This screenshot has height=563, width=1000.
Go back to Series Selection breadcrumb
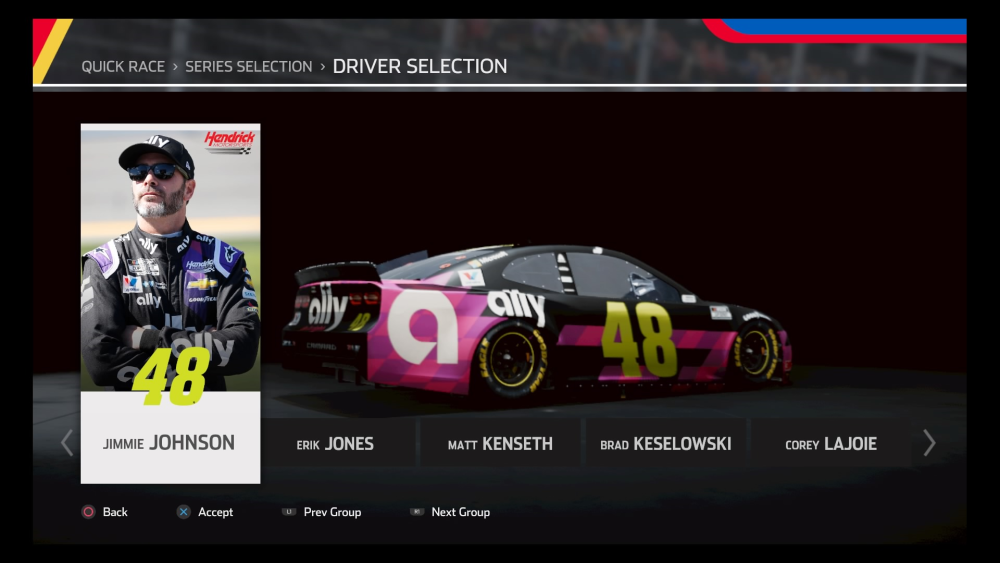coord(249,67)
